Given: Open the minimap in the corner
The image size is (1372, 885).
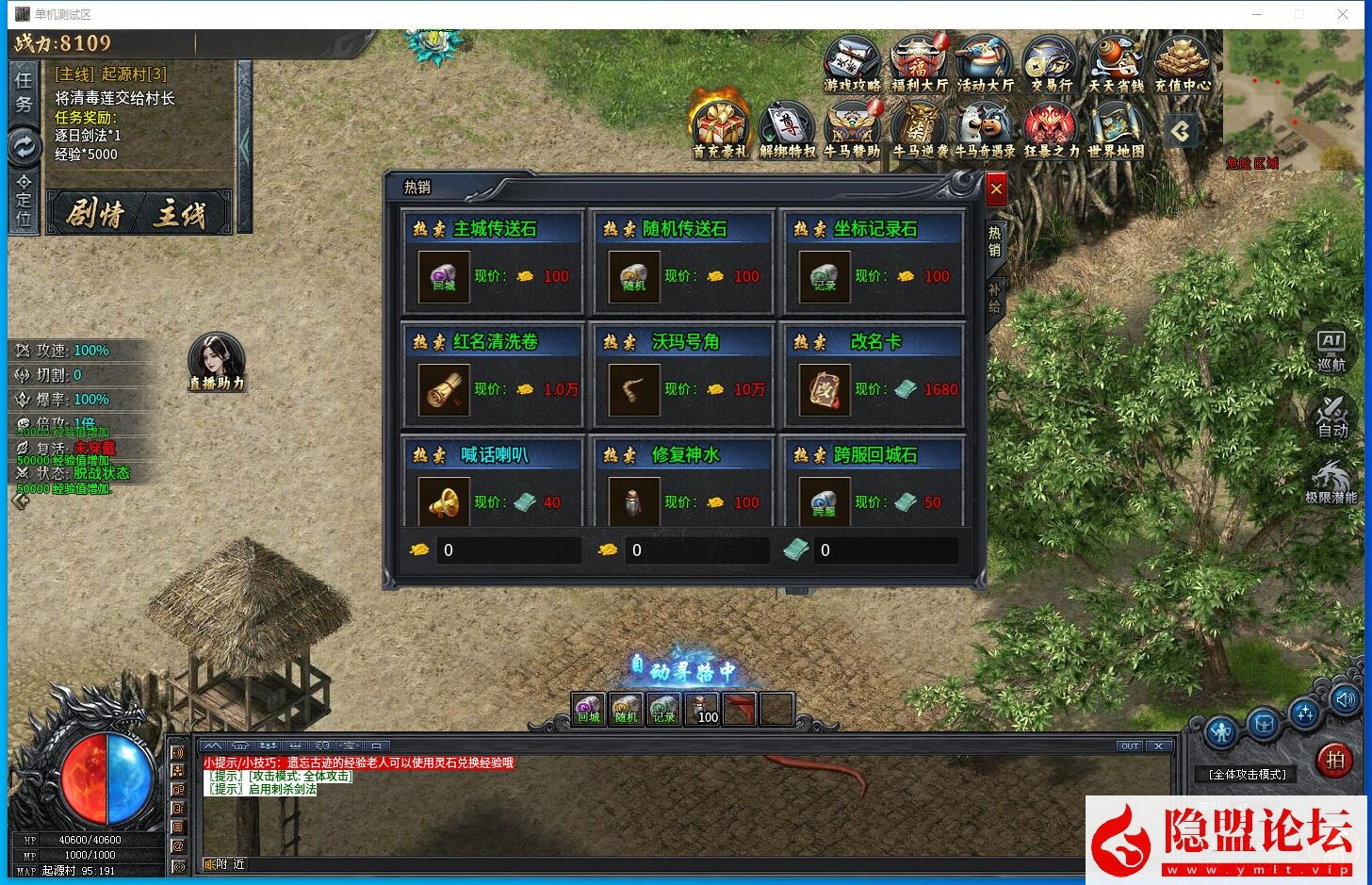Looking at the screenshot, I should pyautogui.click(x=1294, y=99).
